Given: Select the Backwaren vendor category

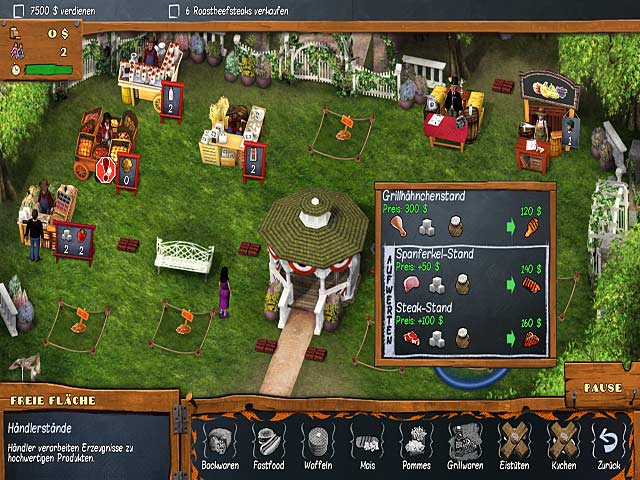Looking at the screenshot, I should coord(219,444).
